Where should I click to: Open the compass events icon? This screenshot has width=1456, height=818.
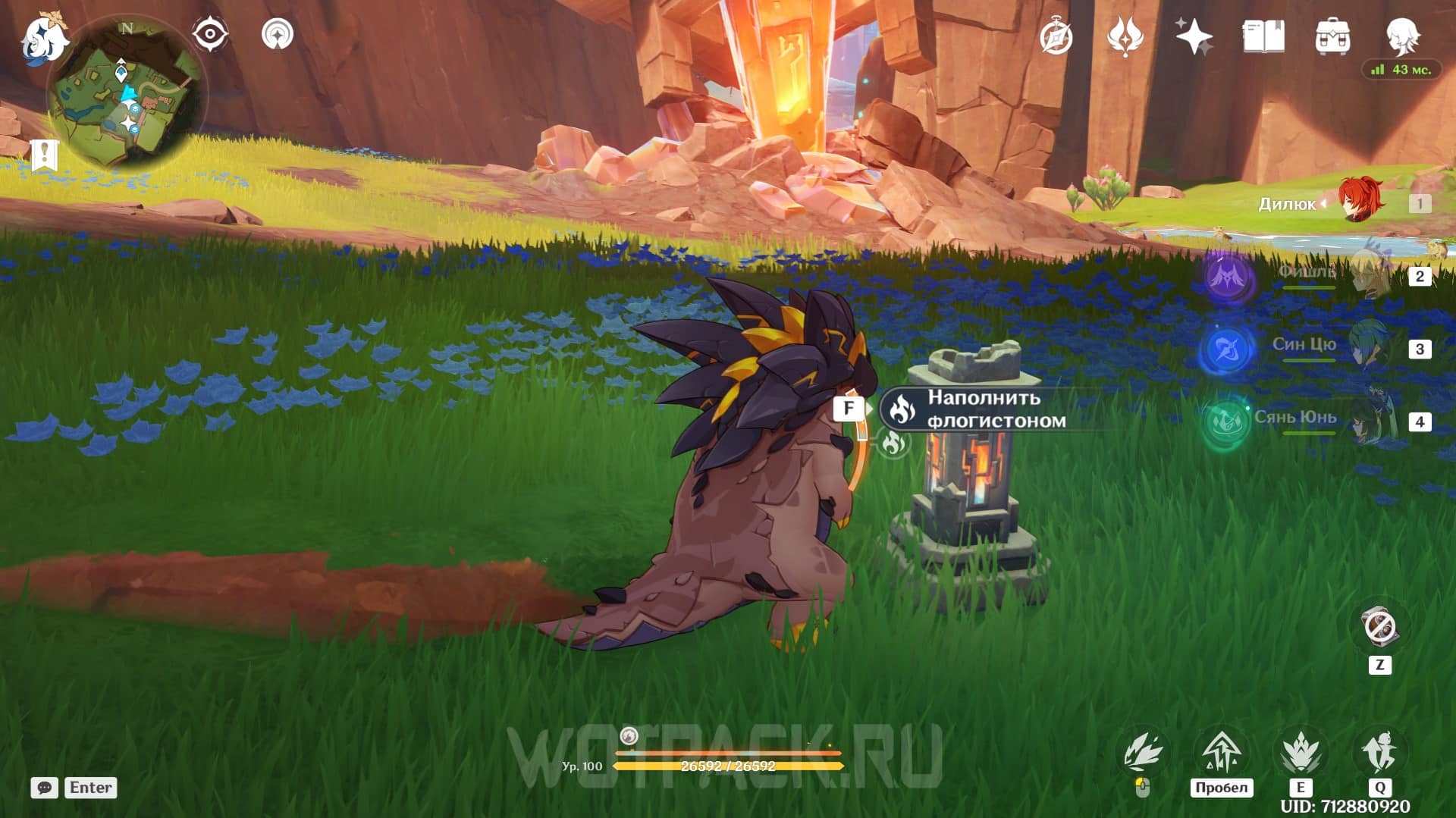1056,36
